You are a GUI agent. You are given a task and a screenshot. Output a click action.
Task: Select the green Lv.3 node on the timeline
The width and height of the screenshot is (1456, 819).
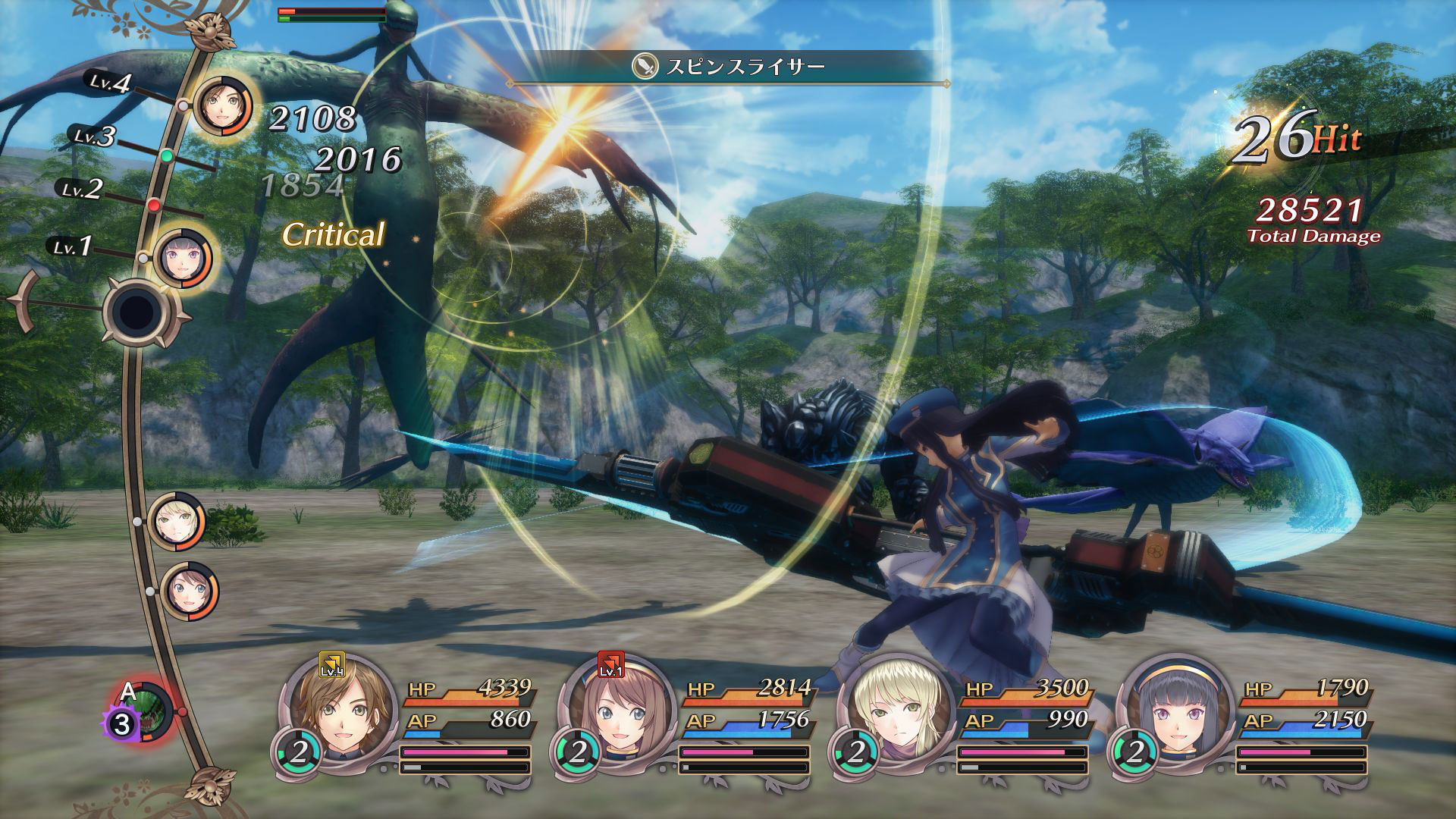coord(167,156)
